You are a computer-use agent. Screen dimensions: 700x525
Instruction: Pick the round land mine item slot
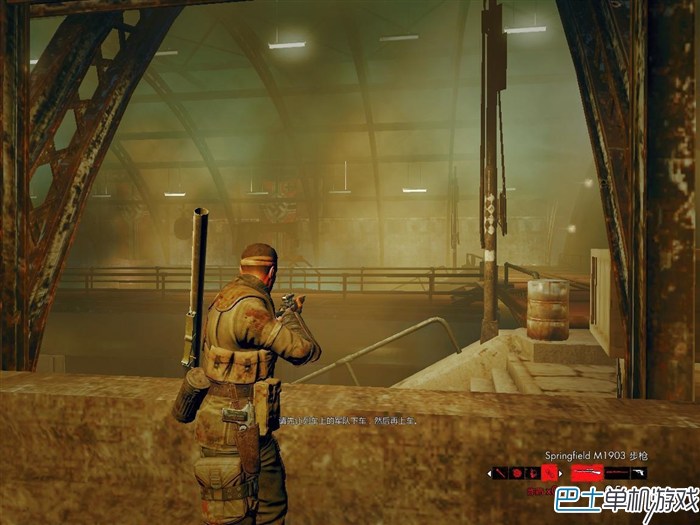(x=516, y=473)
